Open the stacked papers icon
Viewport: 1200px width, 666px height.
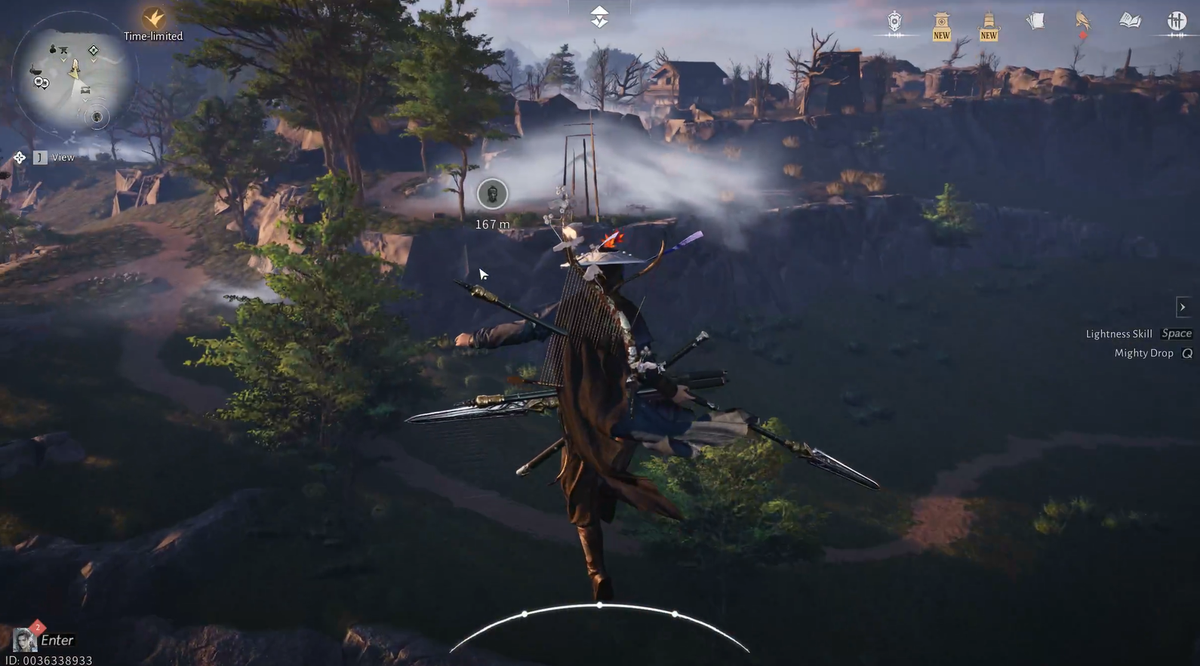[x=1035, y=20]
